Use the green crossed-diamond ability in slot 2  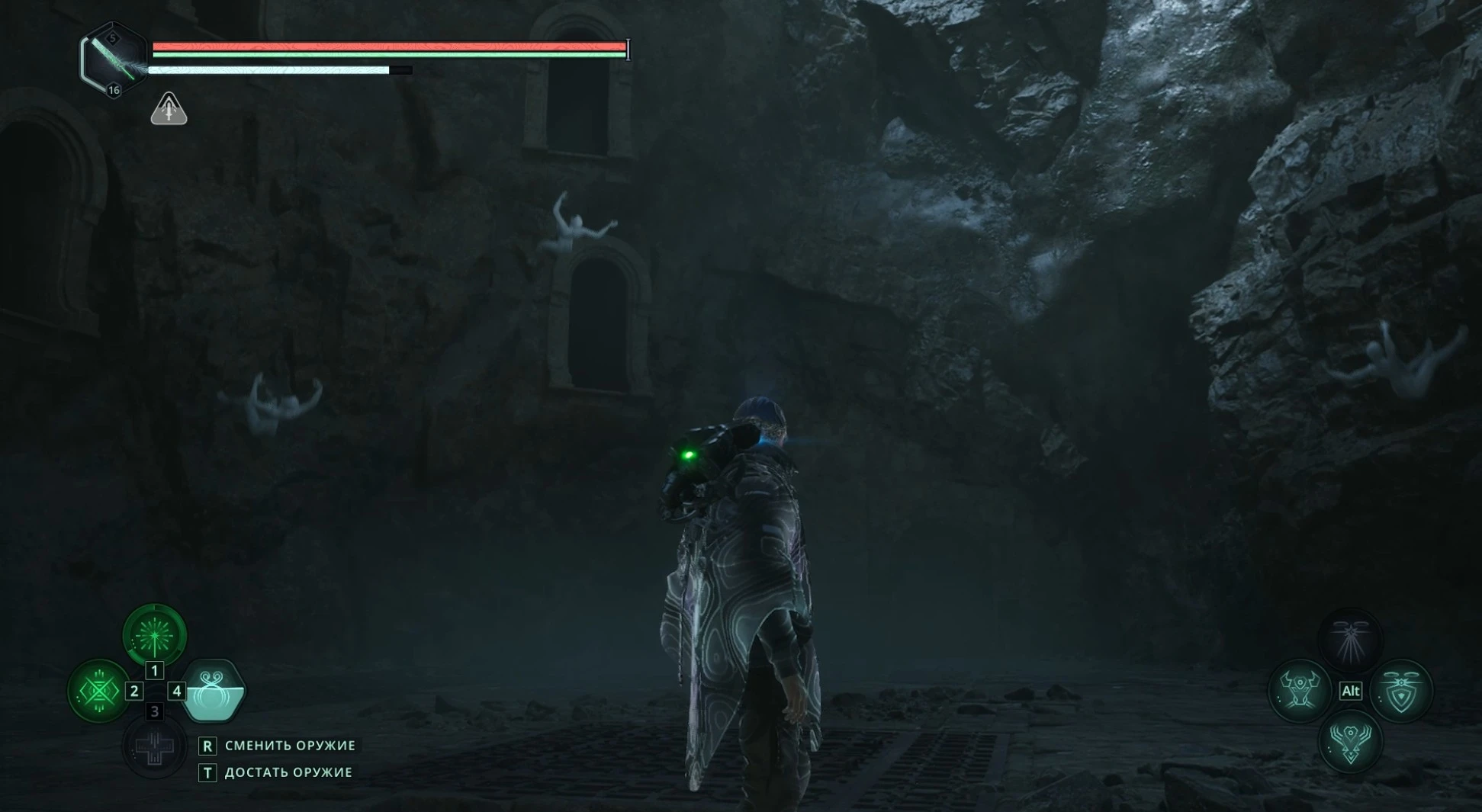[x=99, y=691]
